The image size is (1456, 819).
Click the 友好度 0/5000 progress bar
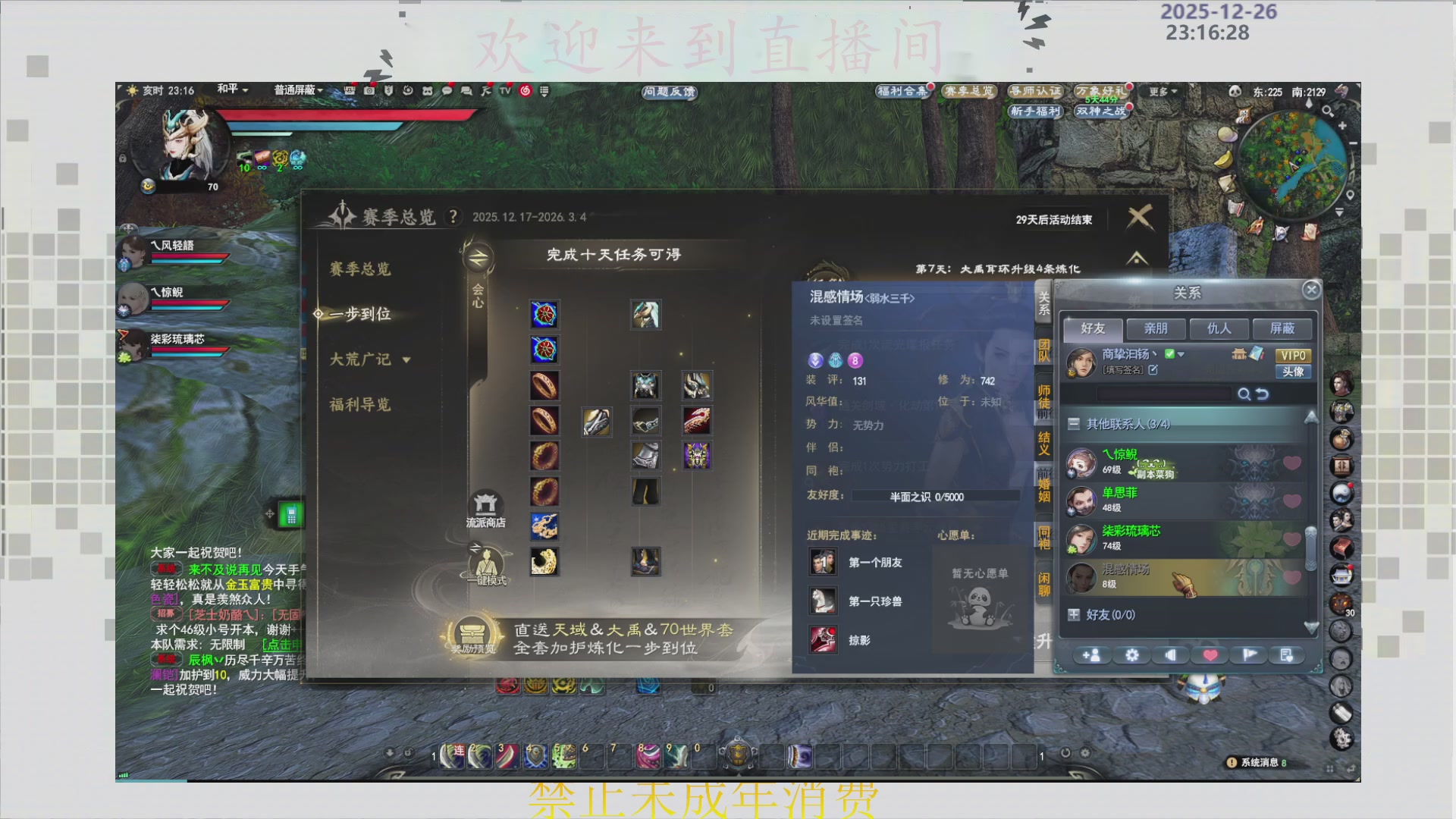(934, 497)
